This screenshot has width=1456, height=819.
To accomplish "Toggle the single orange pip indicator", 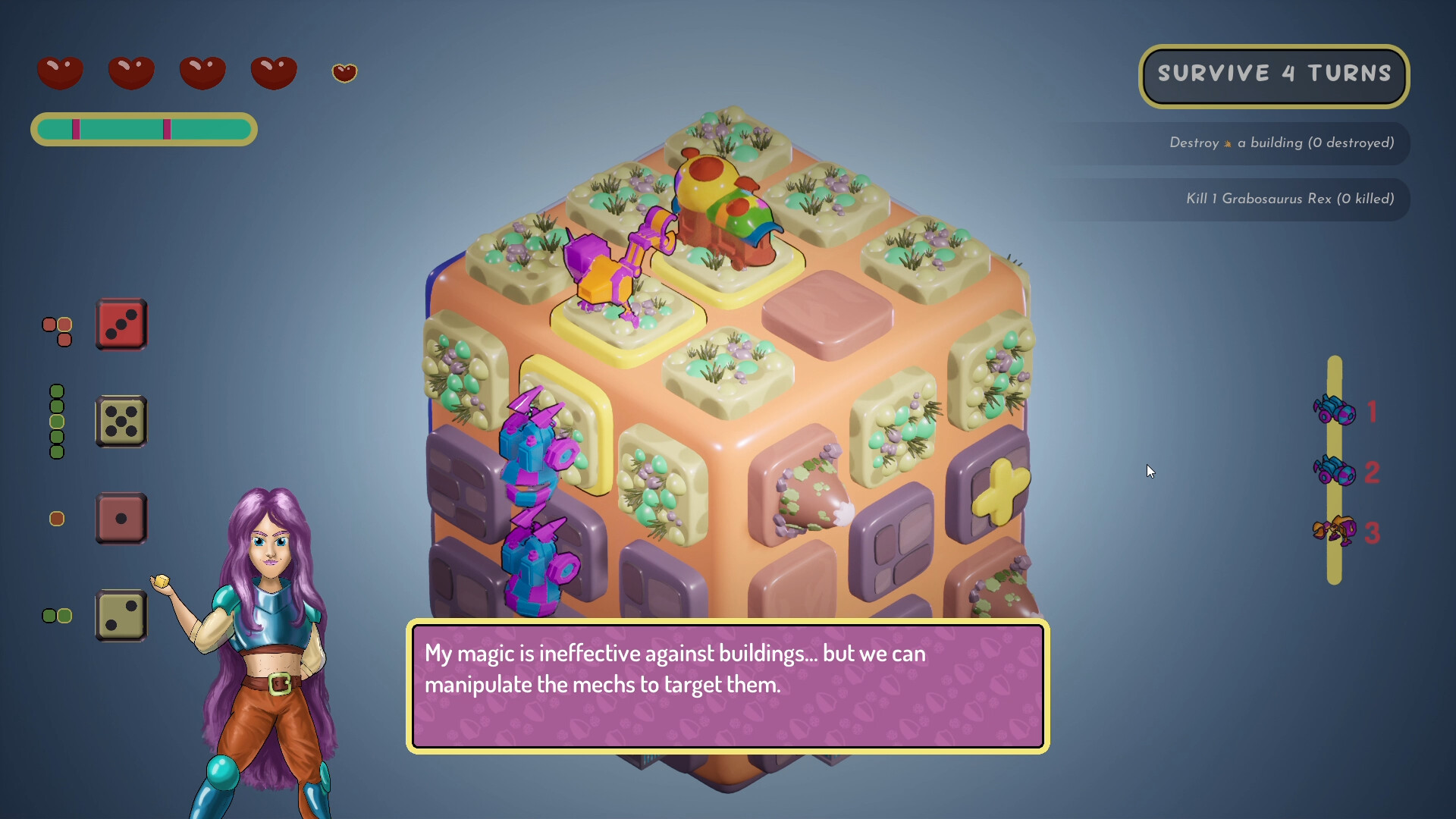I will (x=57, y=519).
